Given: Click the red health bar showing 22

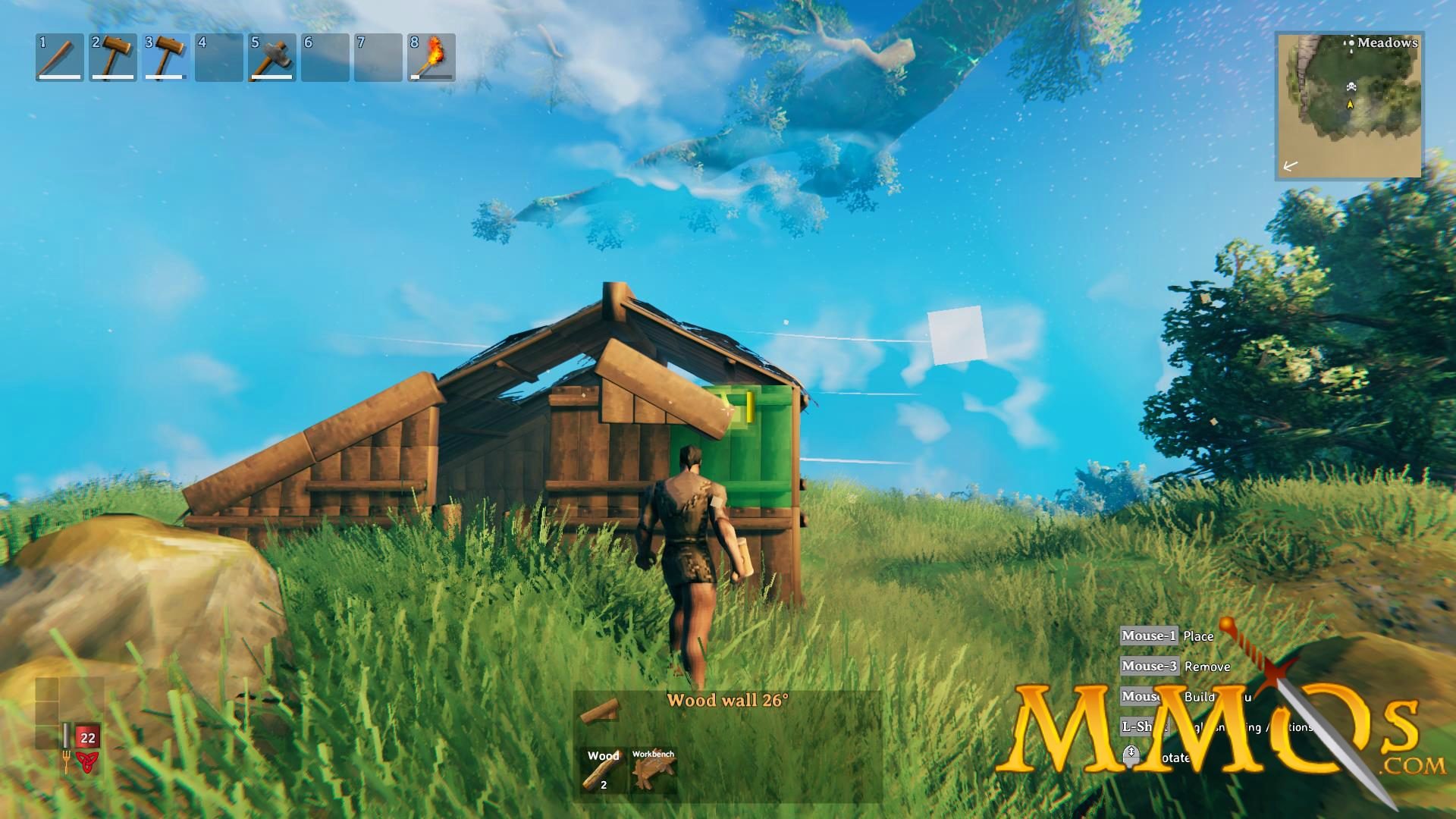Looking at the screenshot, I should click(87, 736).
